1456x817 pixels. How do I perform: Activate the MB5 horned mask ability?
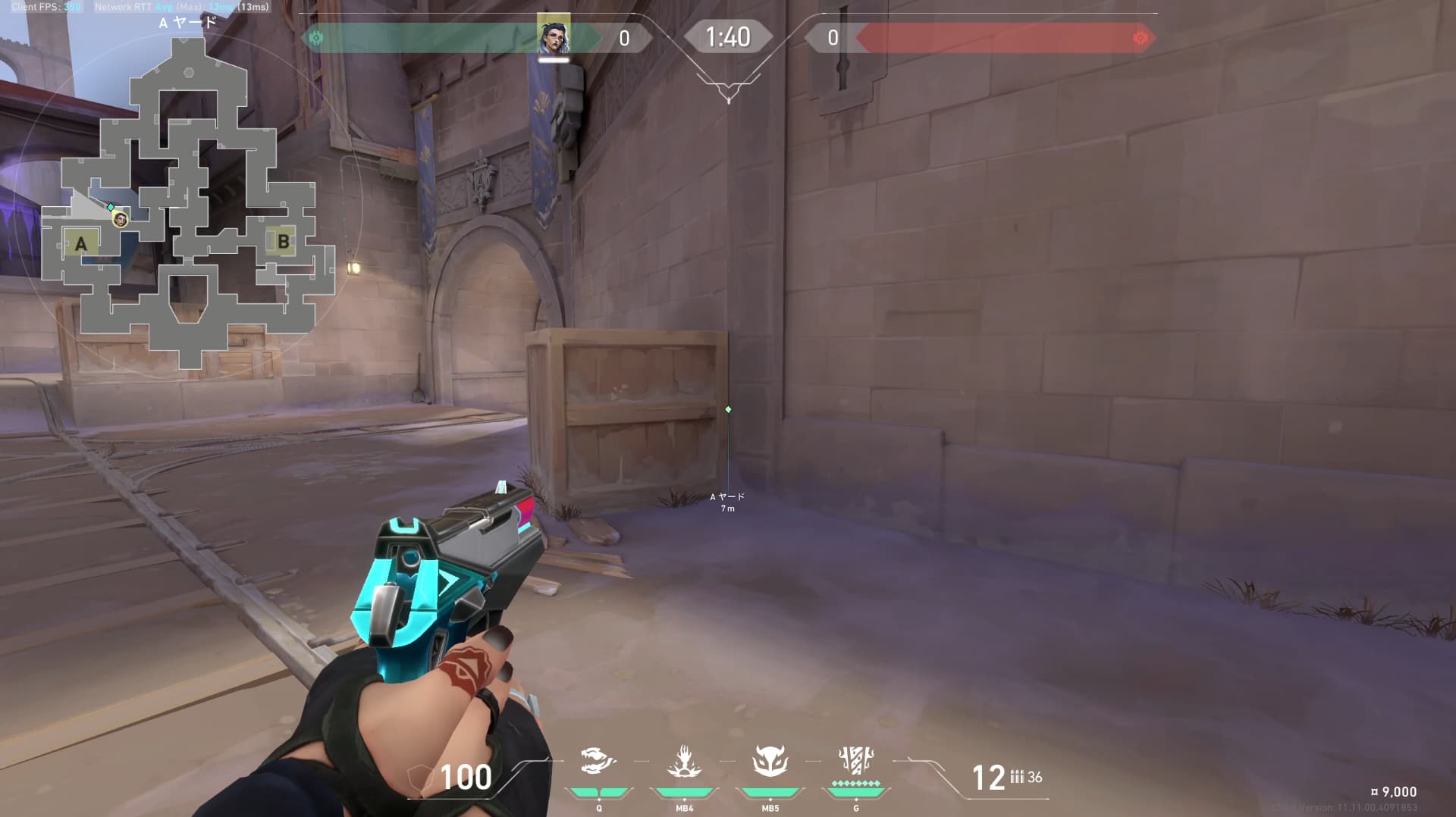point(770,761)
